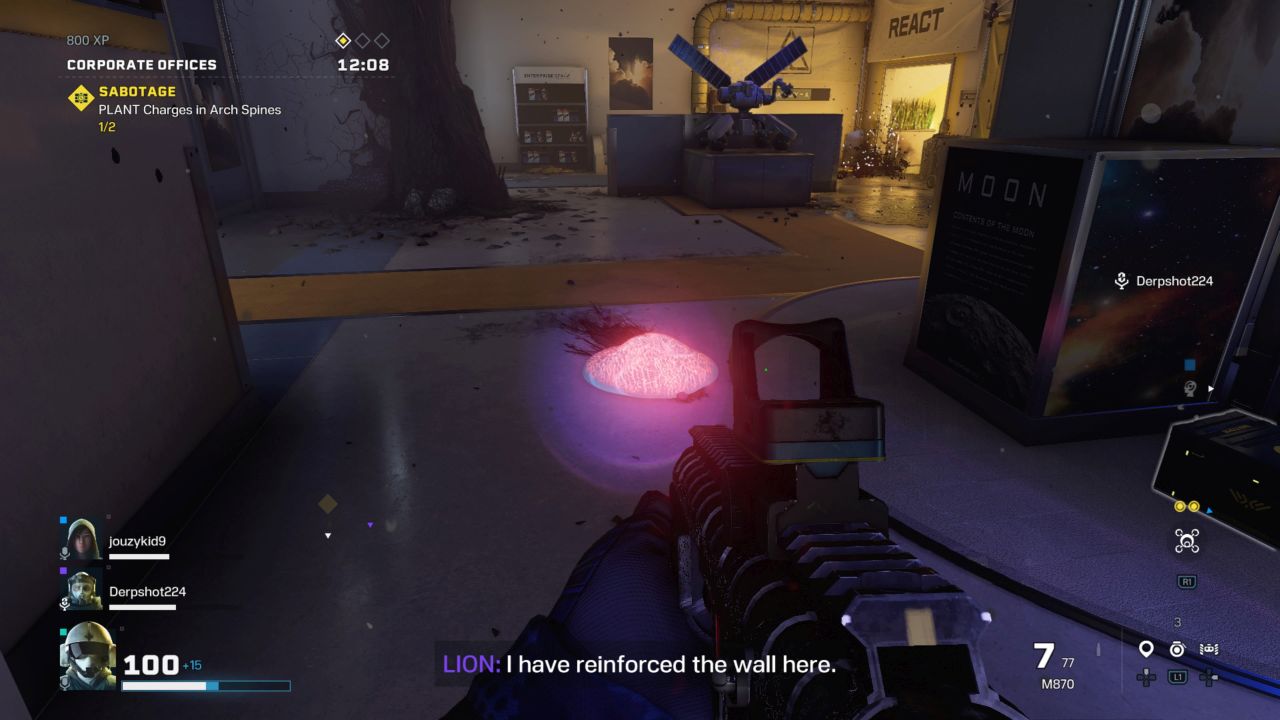Expand the right d-pad gadget selector
The width and height of the screenshot is (1280, 720).
point(1207,679)
